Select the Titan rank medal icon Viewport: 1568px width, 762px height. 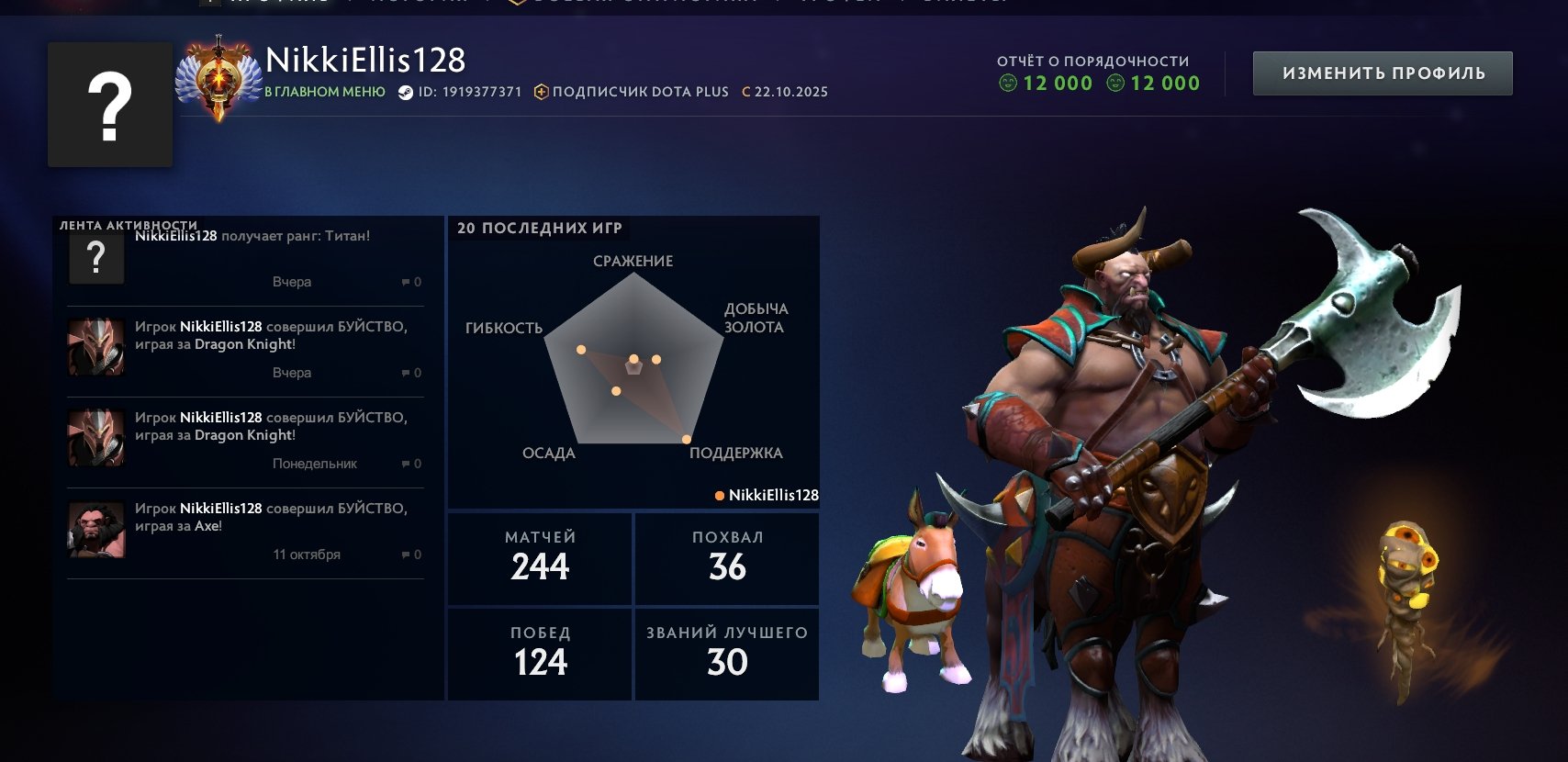[218, 79]
